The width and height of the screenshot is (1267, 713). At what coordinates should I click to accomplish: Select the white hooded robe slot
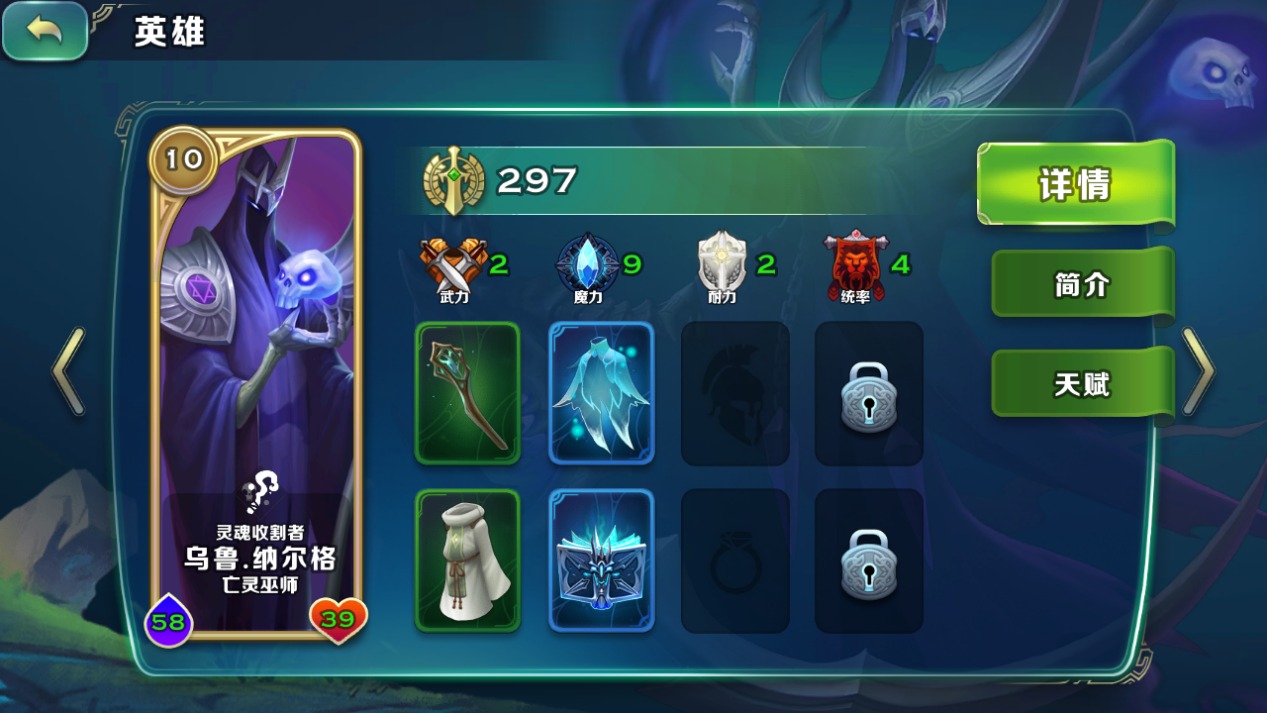coord(468,561)
